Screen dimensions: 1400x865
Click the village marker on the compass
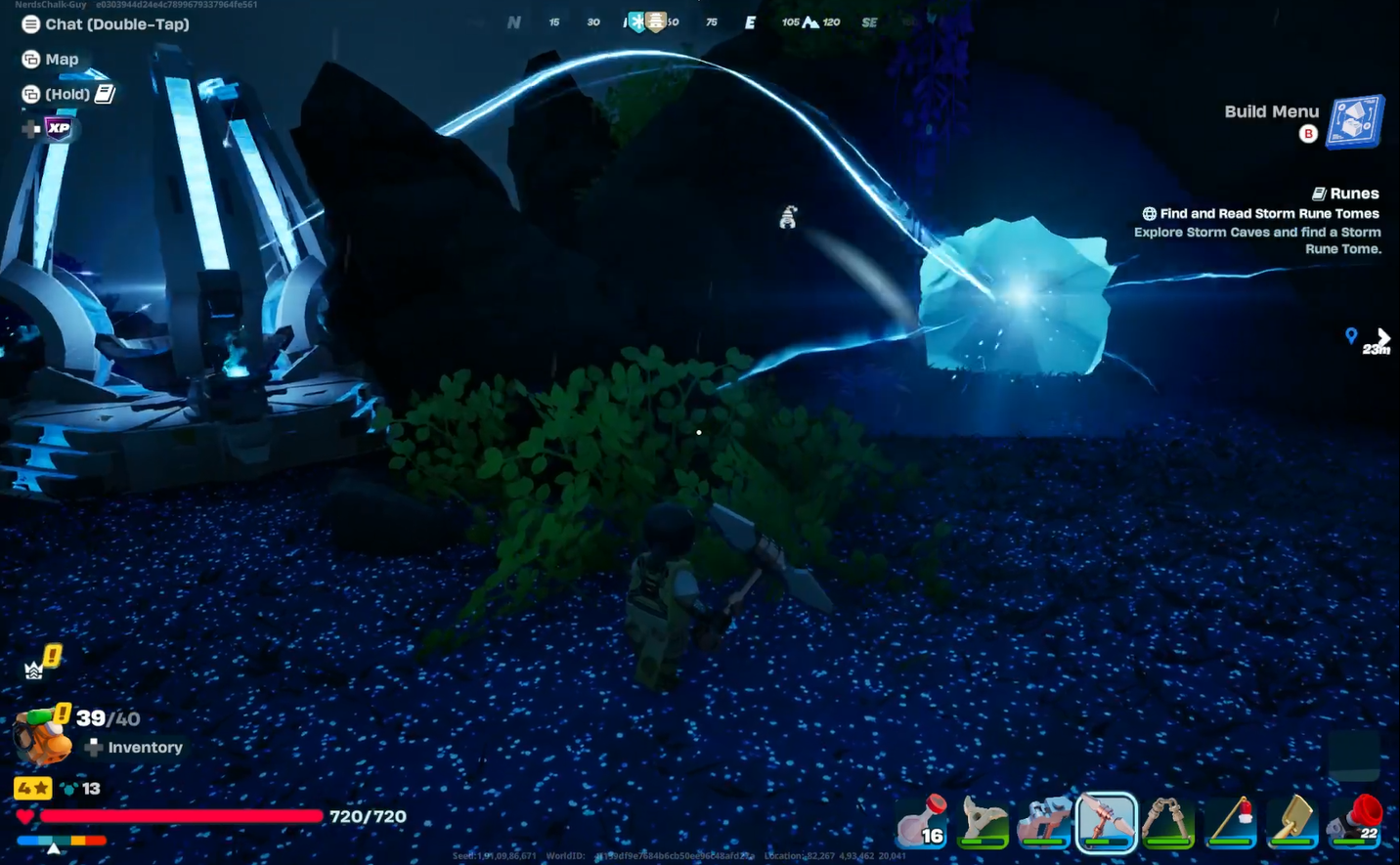coord(654,21)
